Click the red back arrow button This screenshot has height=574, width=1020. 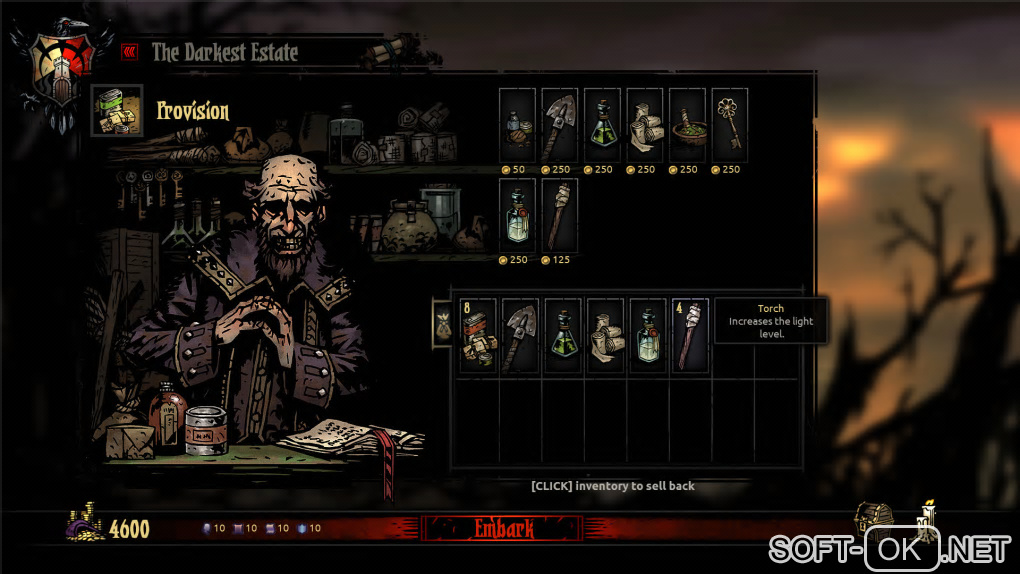click(x=129, y=51)
